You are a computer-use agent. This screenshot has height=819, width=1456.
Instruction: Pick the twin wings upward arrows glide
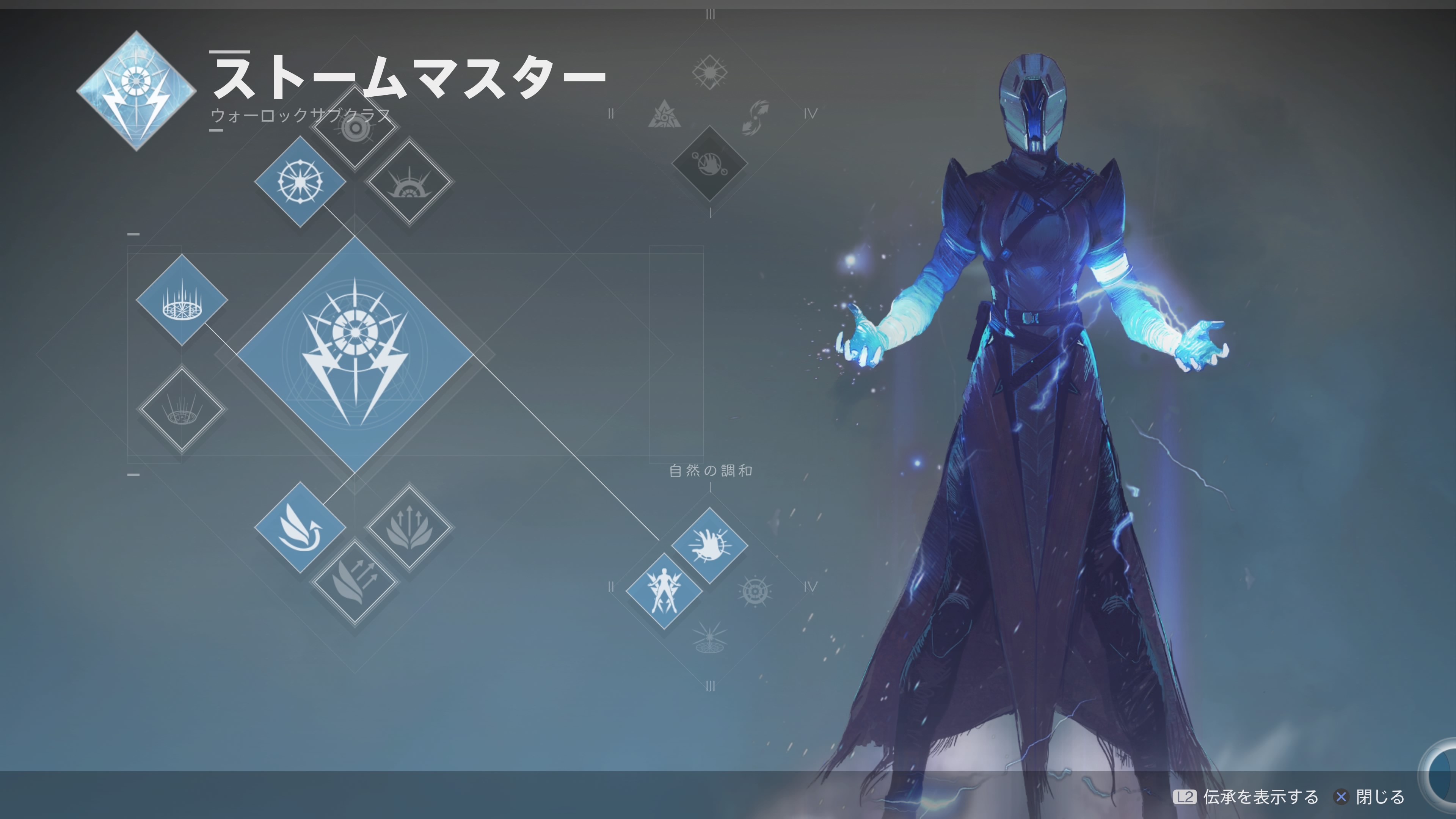pyautogui.click(x=409, y=527)
